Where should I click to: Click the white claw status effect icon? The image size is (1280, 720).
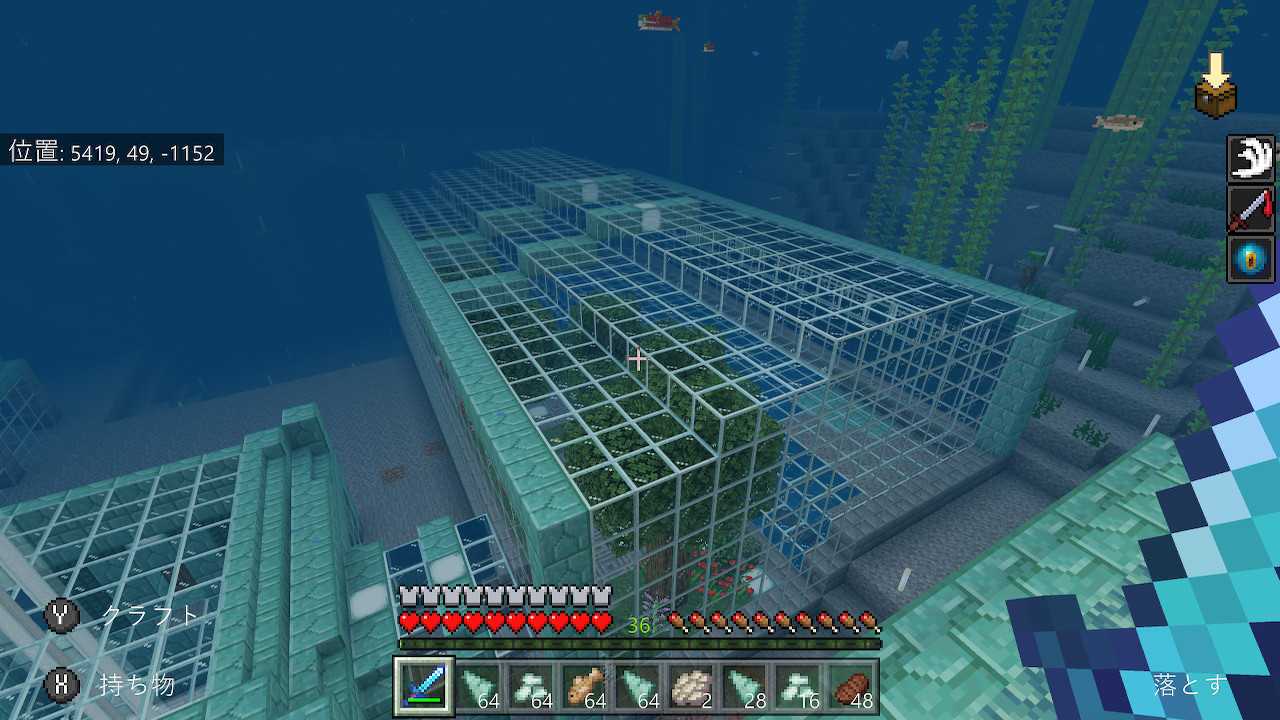[1251, 159]
